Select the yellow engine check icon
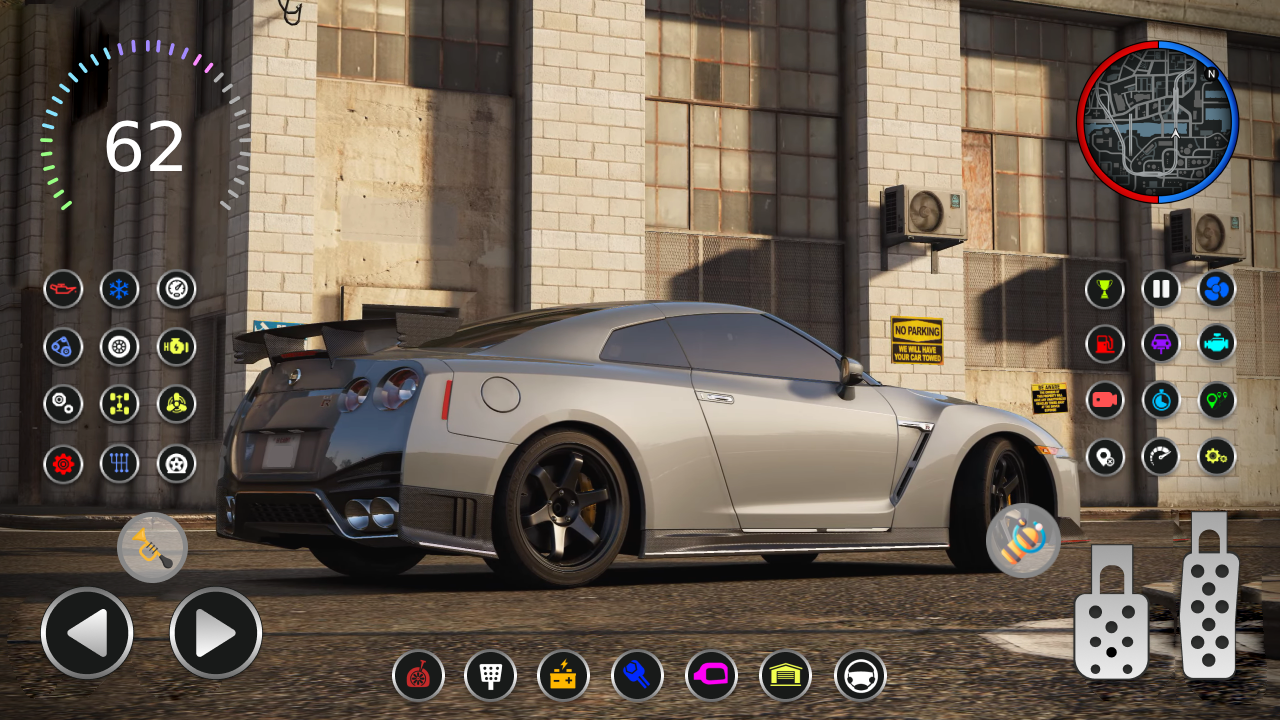Image resolution: width=1280 pixels, height=720 pixels. click(x=176, y=347)
